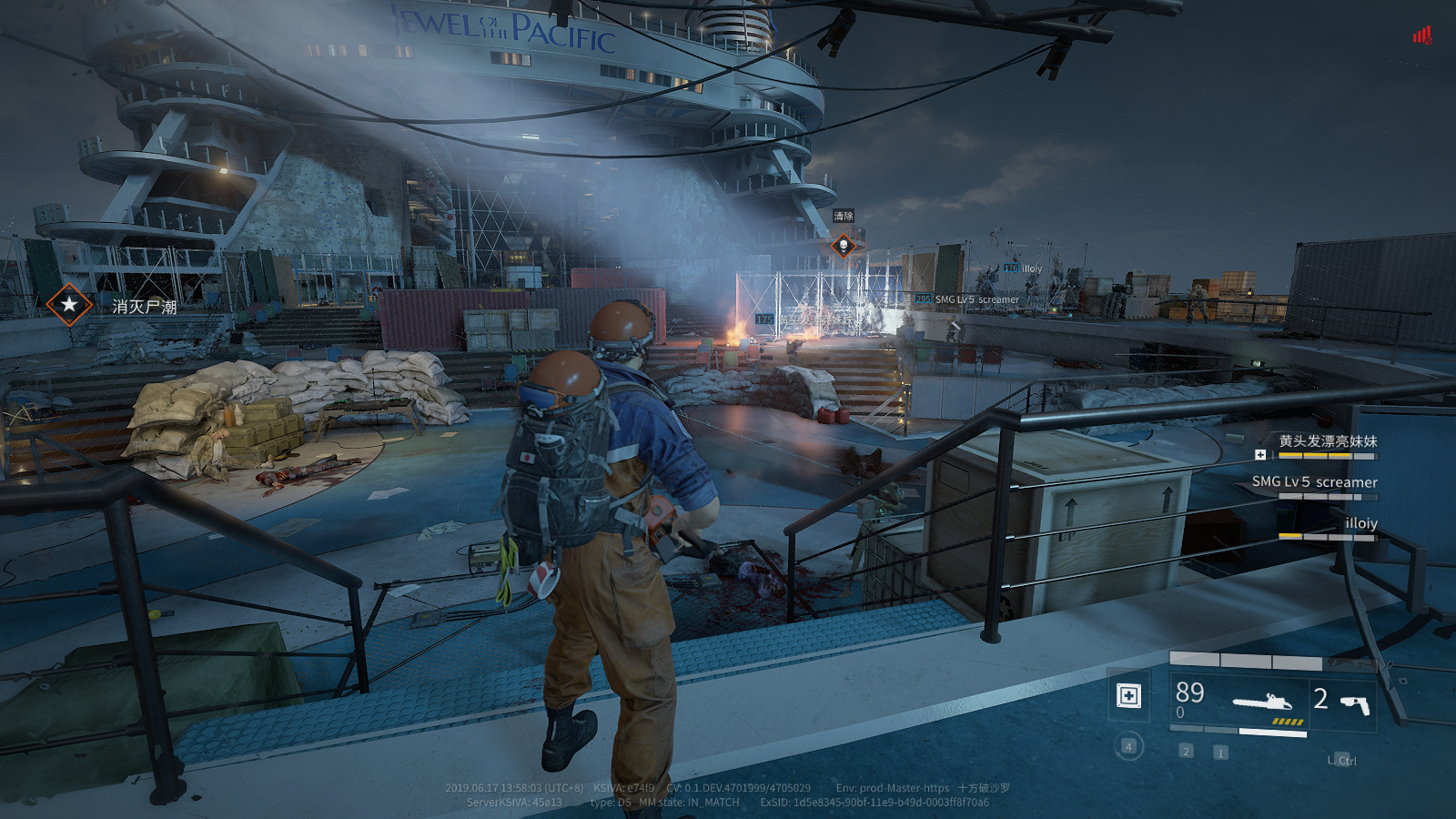This screenshot has width=1456, height=819.
Task: Select teammate illoiy in squad list
Action: (1360, 523)
